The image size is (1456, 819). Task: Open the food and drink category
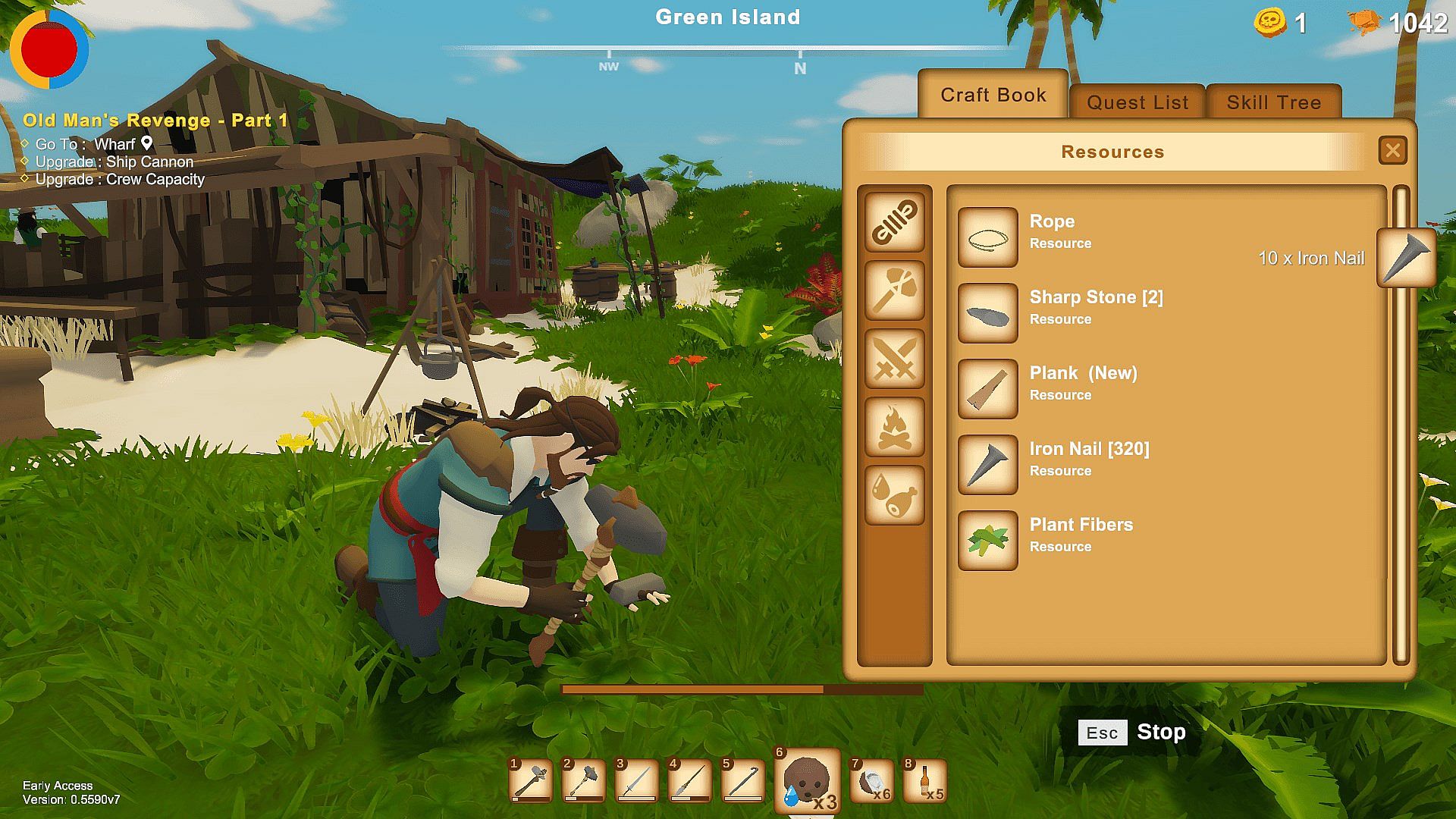click(895, 495)
